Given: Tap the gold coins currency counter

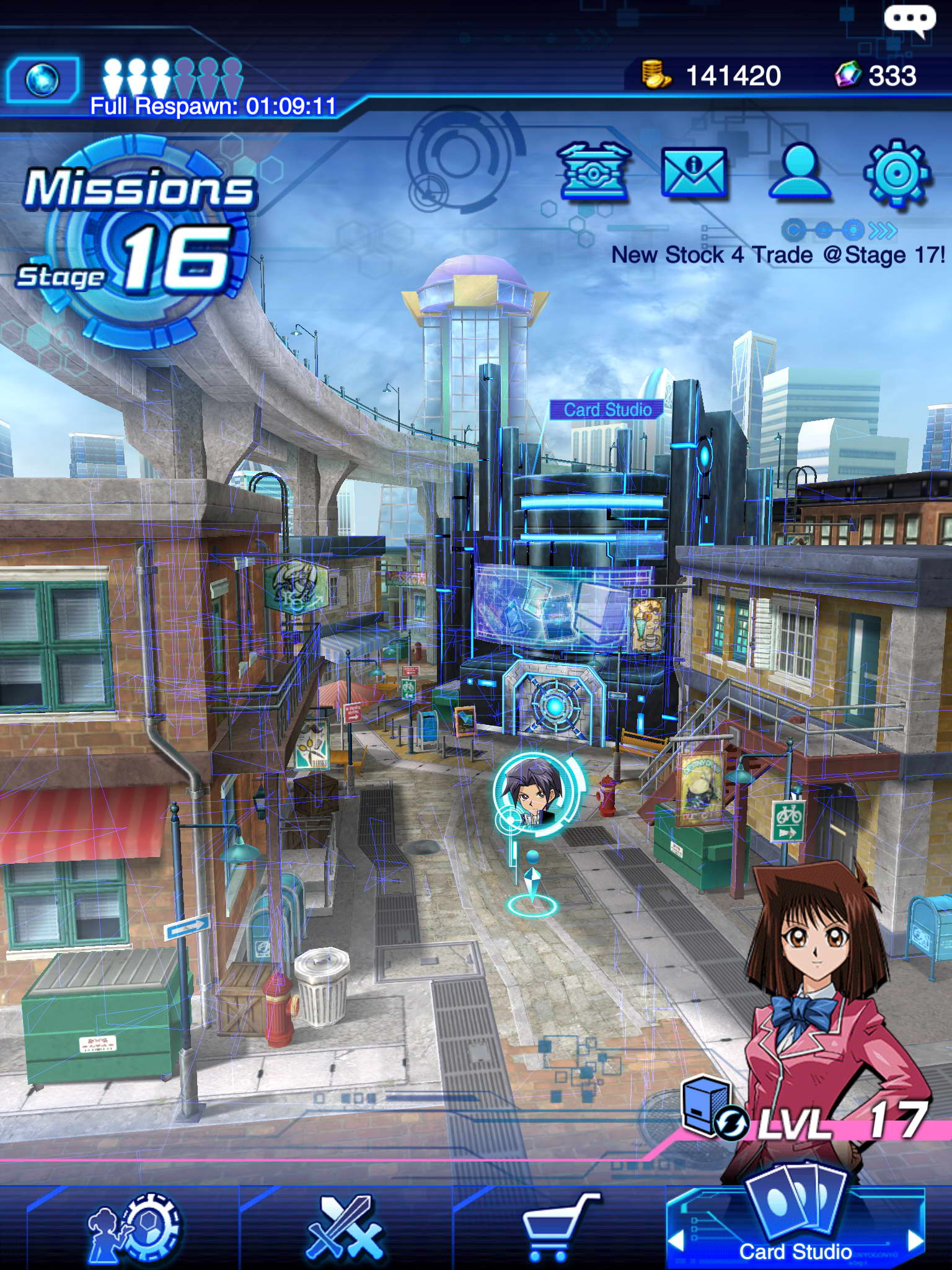Looking at the screenshot, I should [x=712, y=76].
